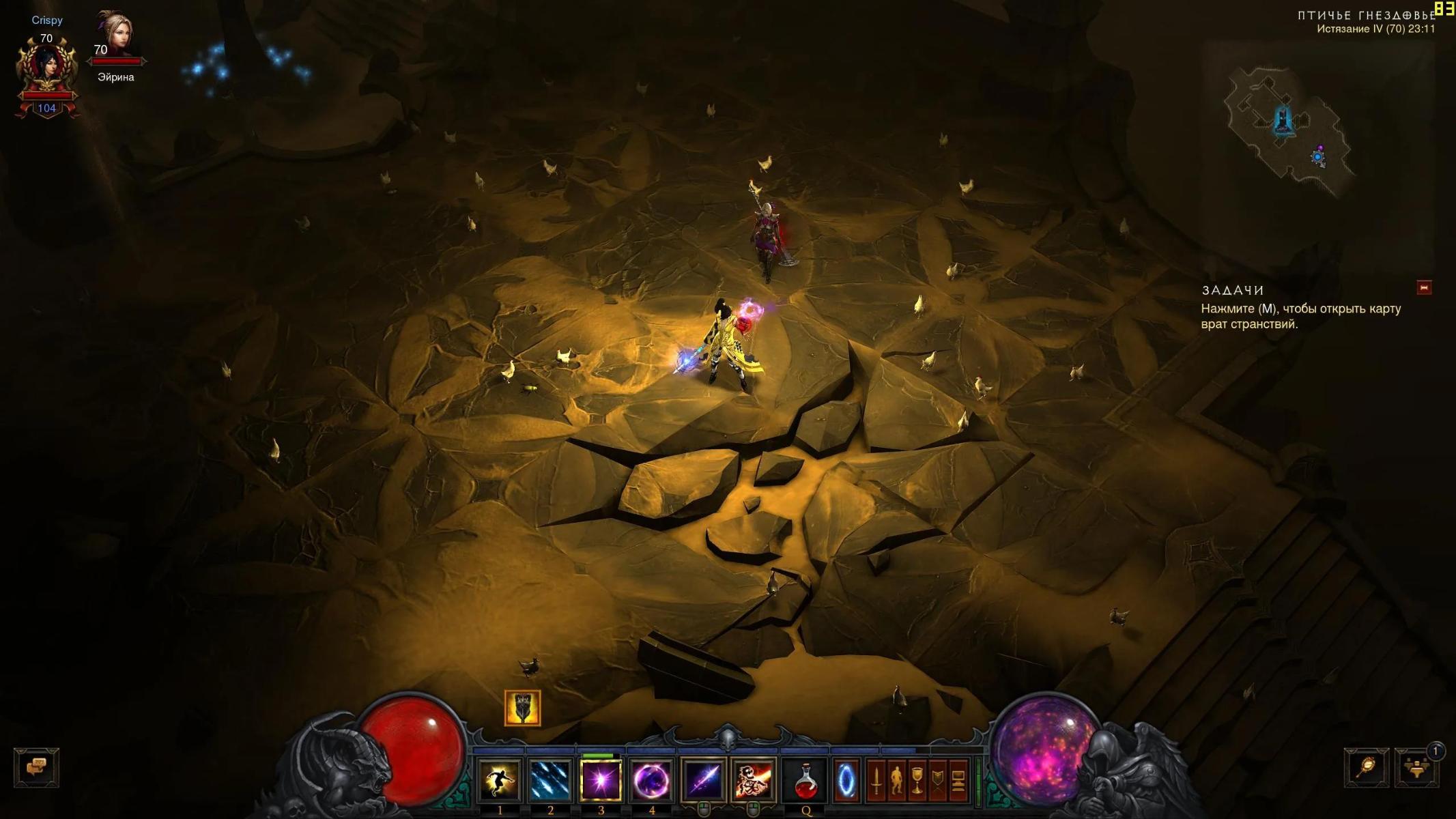Activate the leaping figure skill in slot 1
The height and width of the screenshot is (819, 1456).
coord(500,780)
